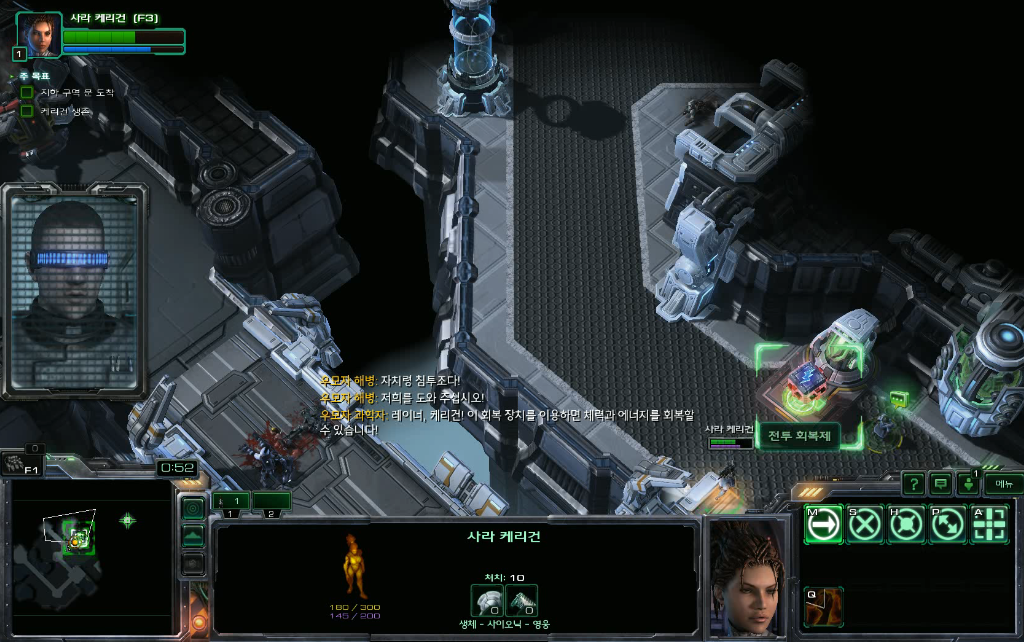The image size is (1024, 642).
Task: Select the Move command button
Action: pos(823,525)
